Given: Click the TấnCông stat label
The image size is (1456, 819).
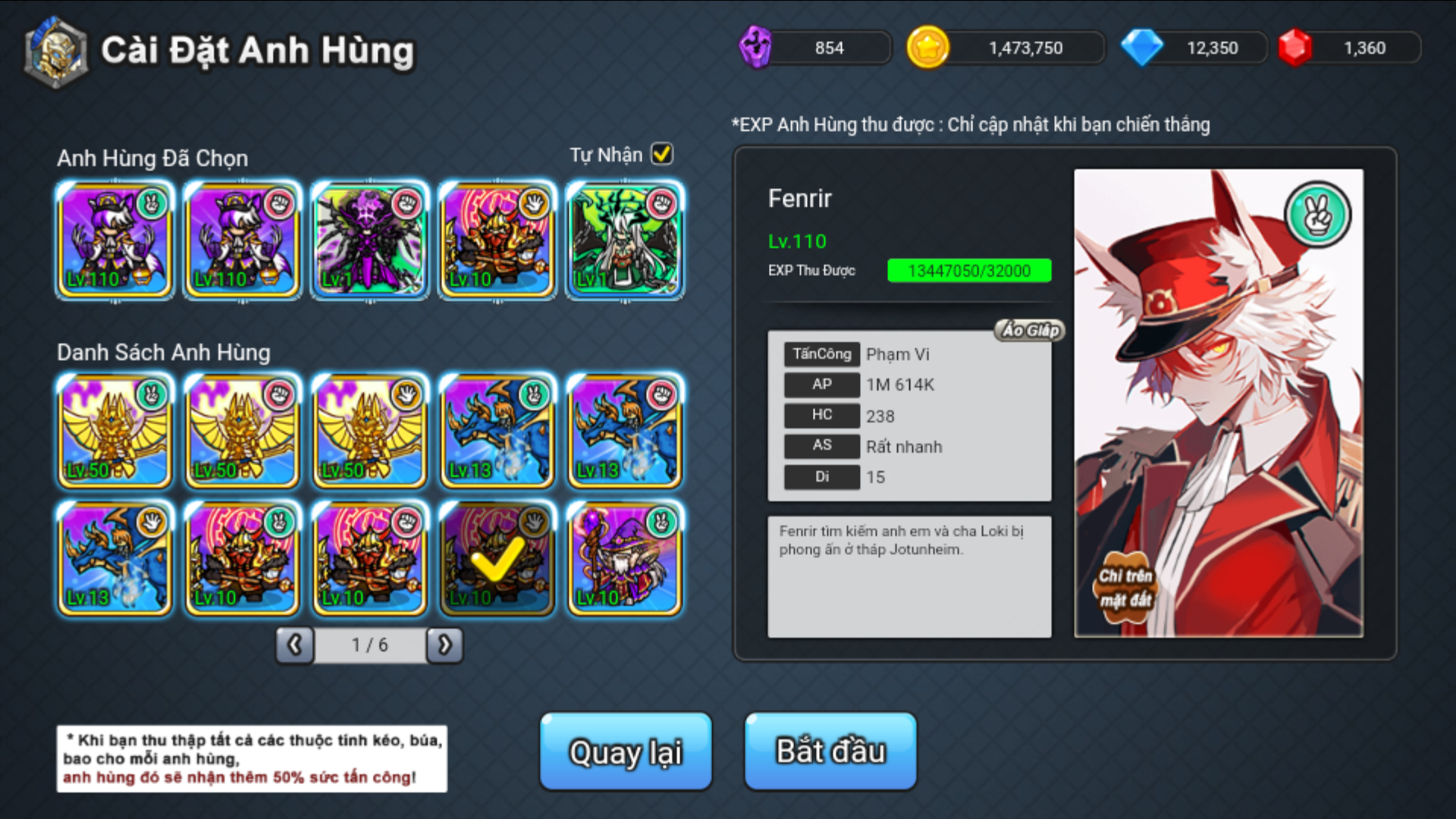Looking at the screenshot, I should pos(821,354).
